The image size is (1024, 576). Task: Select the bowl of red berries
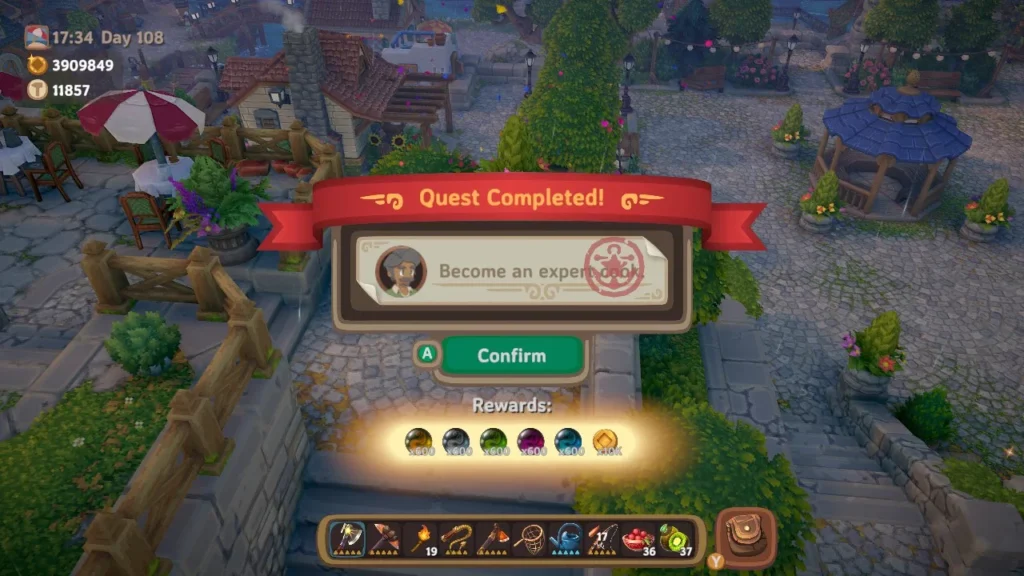tap(640, 540)
